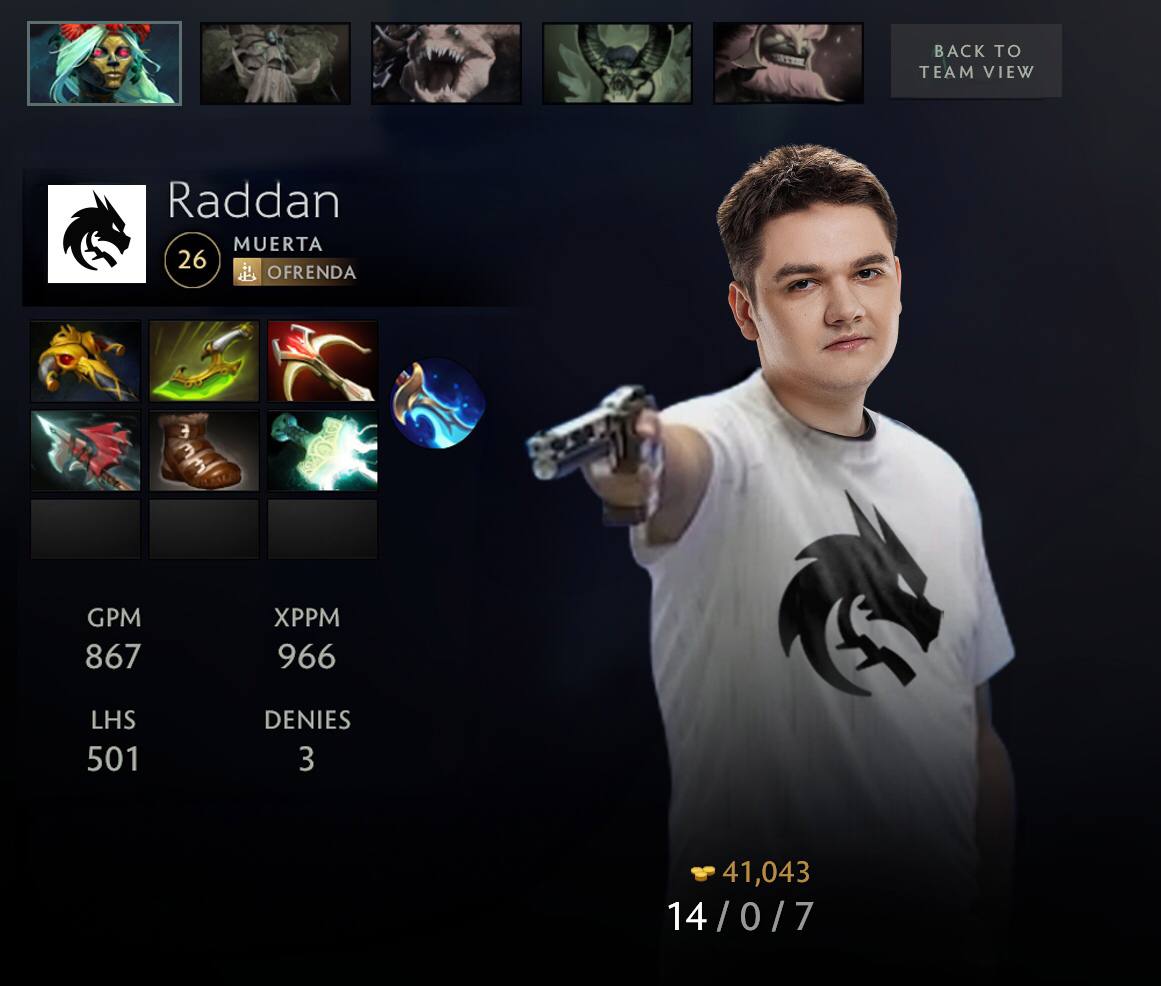This screenshot has width=1161, height=986.
Task: Select the Muerta hero portrait thumbnail
Action: [104, 64]
